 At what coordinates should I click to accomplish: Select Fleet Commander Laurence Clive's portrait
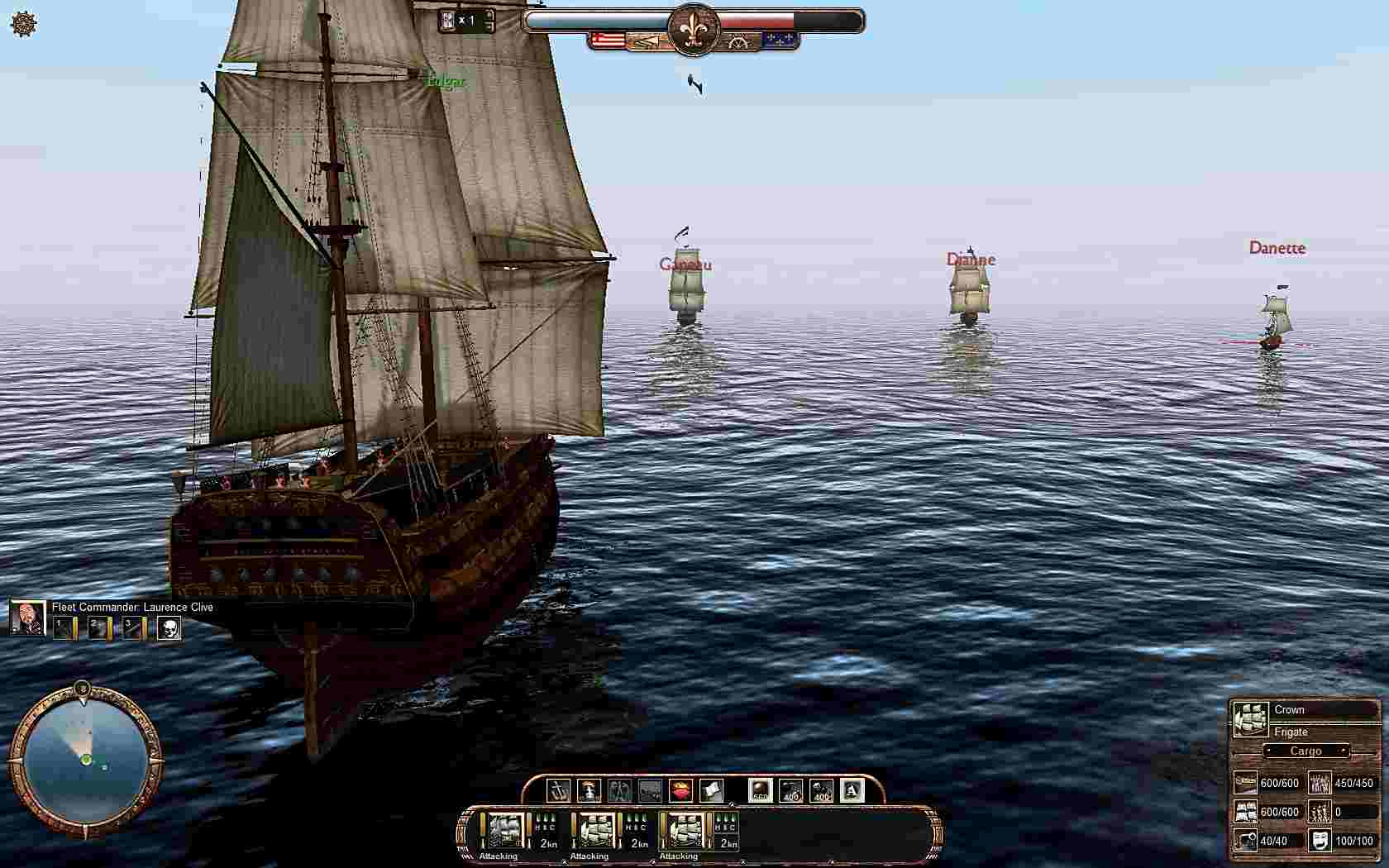27,618
